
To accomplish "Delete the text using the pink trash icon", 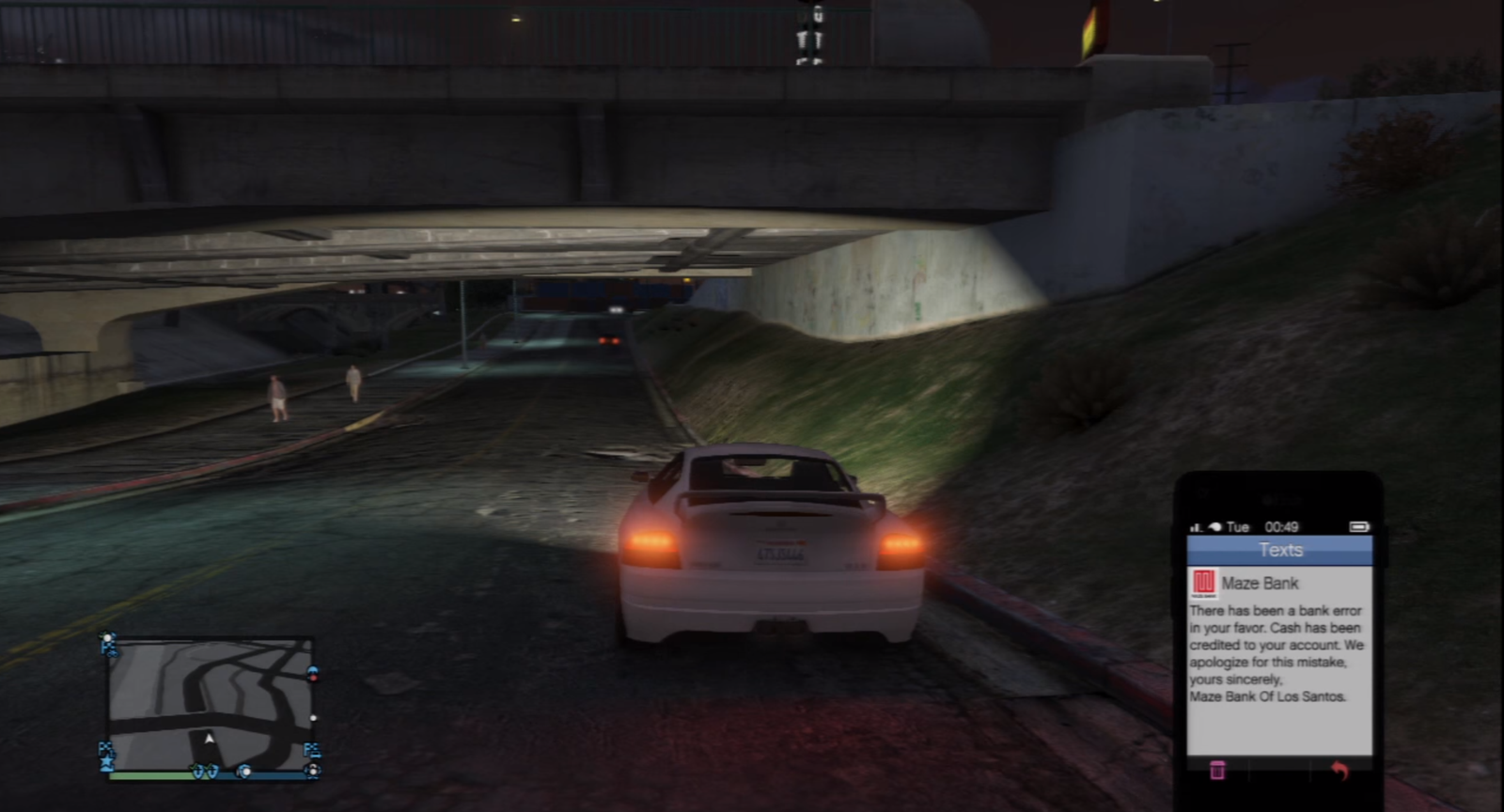I will click(x=1216, y=770).
